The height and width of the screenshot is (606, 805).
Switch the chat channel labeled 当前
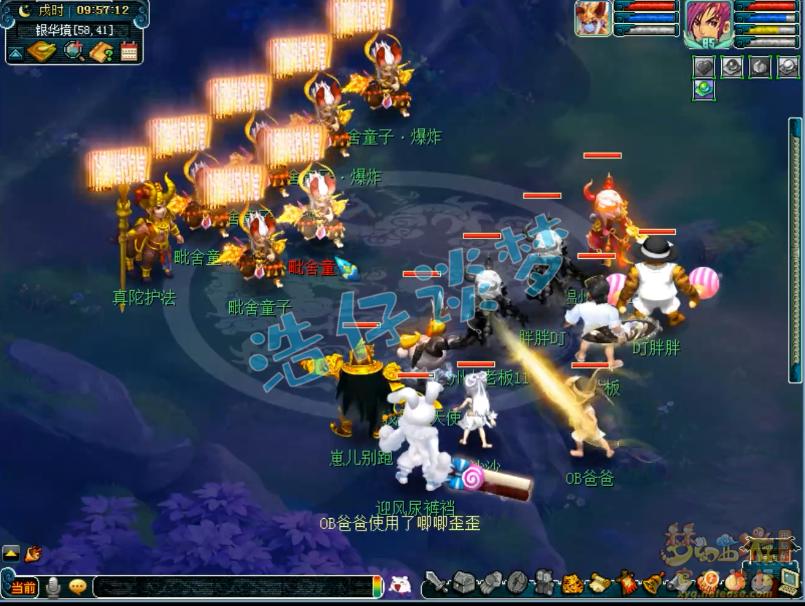pyautogui.click(x=24, y=587)
